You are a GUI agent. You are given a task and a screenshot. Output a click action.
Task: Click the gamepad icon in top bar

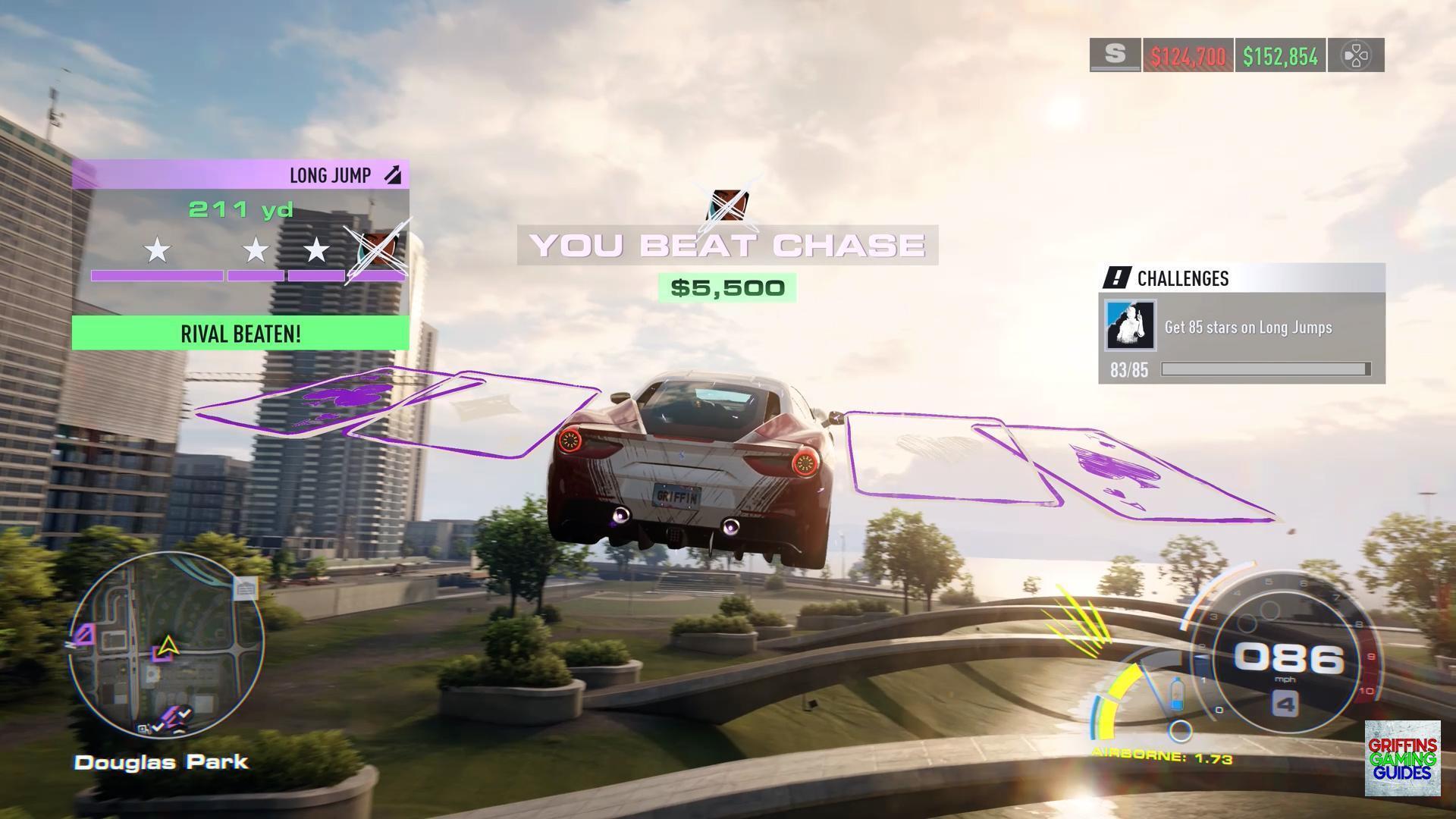1355,55
